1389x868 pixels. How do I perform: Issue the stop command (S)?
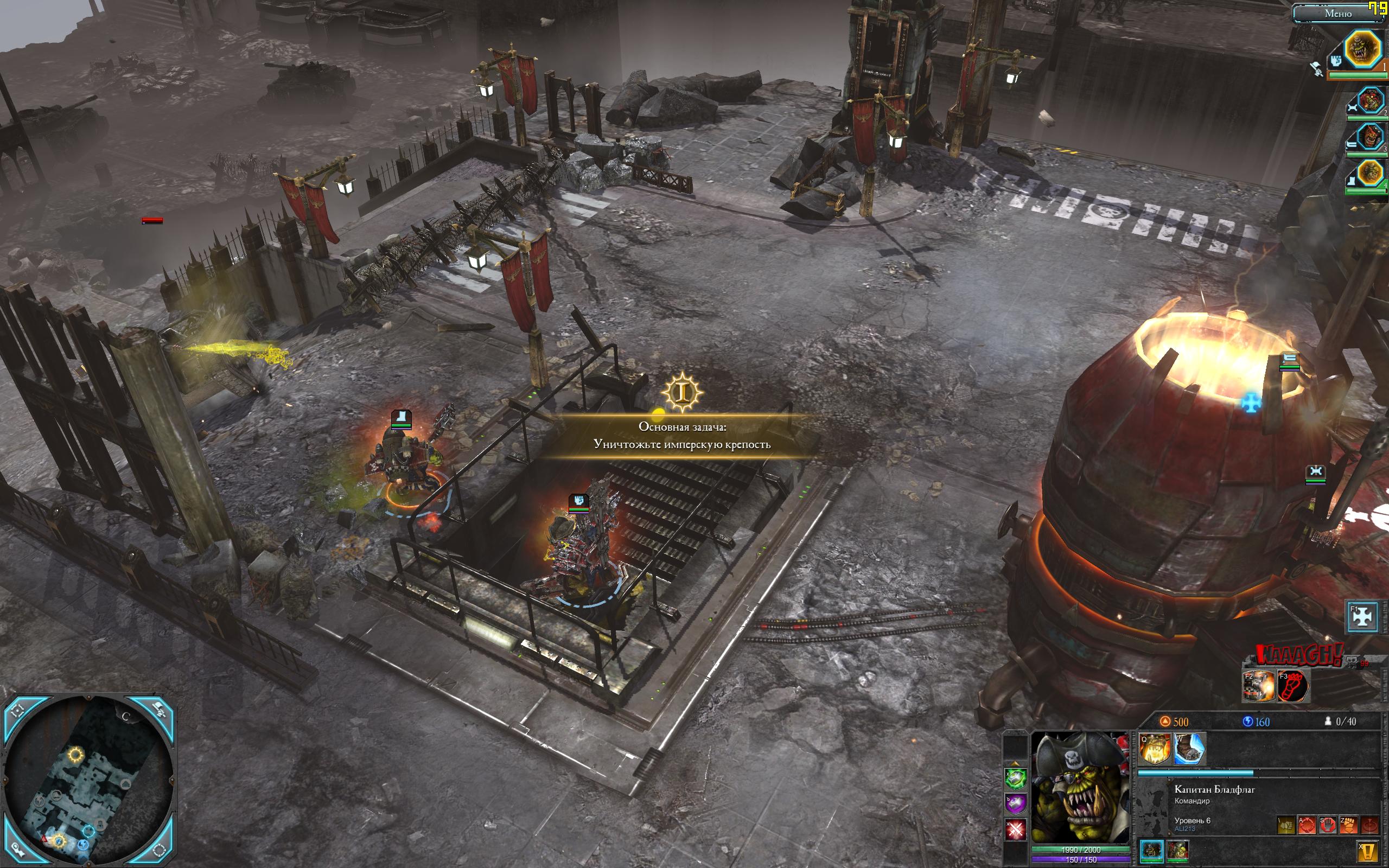[1328, 825]
